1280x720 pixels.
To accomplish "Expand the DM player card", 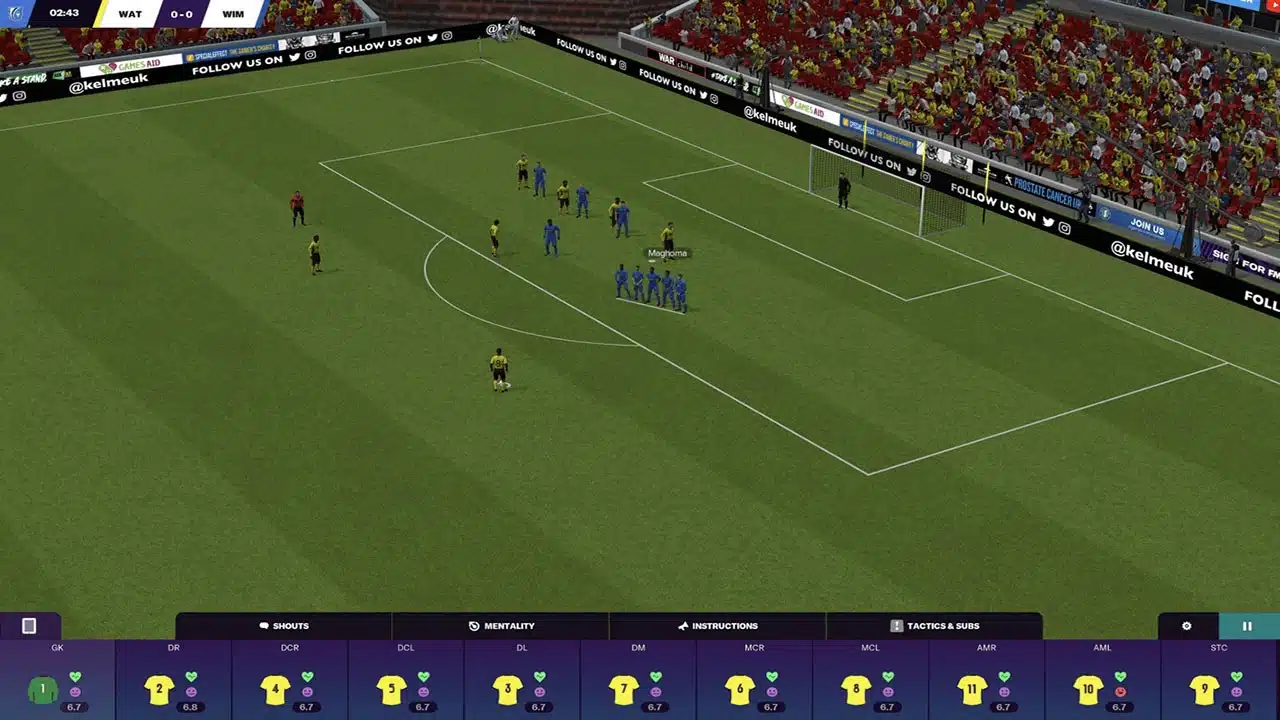I will tap(638, 690).
